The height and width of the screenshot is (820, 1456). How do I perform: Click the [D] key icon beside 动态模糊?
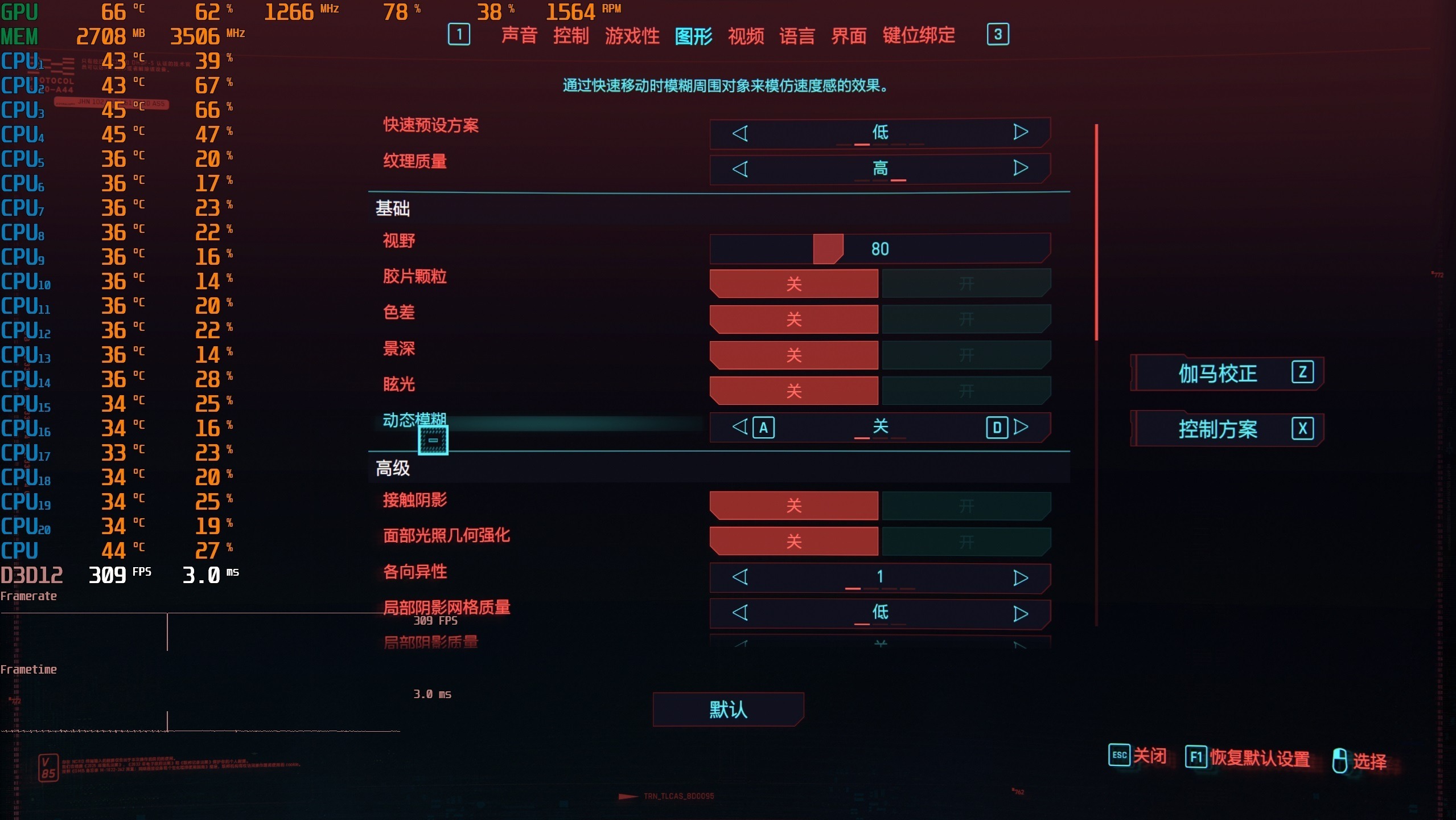click(997, 428)
